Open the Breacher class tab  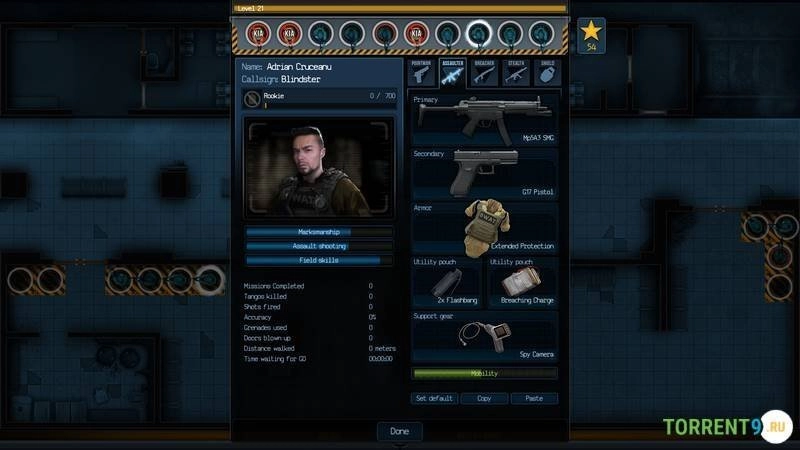click(x=484, y=72)
